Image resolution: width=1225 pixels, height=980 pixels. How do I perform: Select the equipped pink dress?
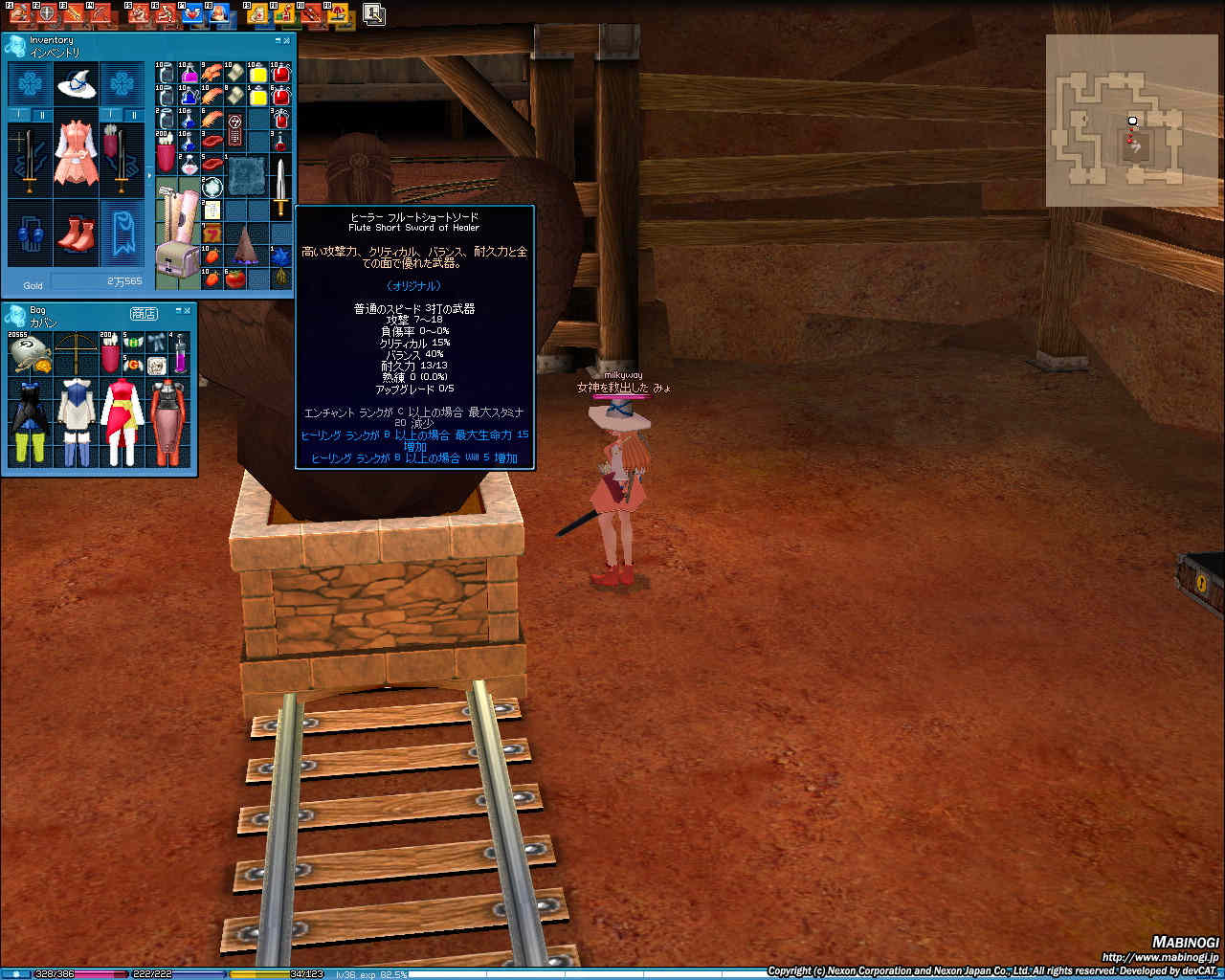click(76, 152)
